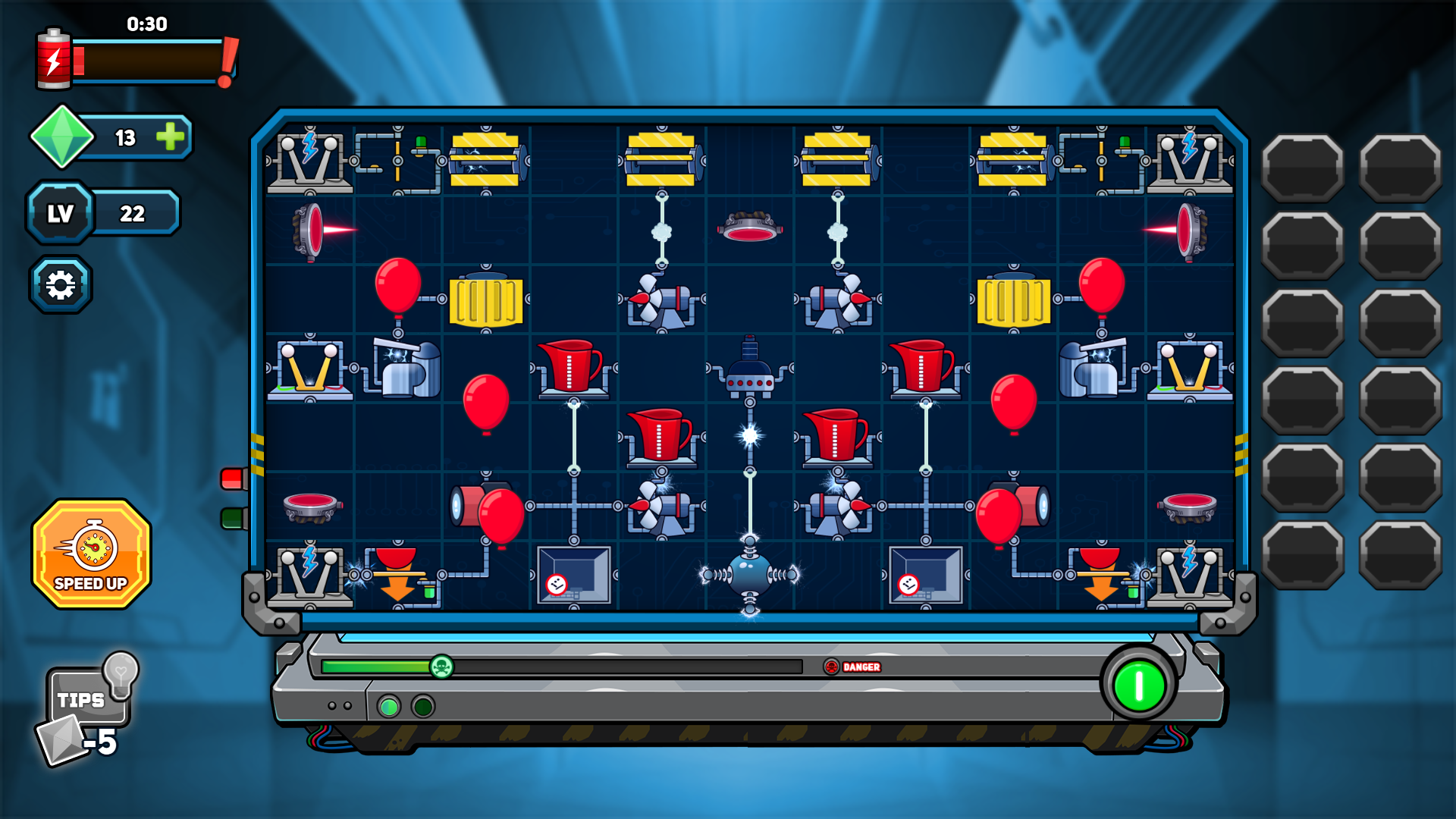Image resolution: width=1456 pixels, height=819 pixels.
Task: Toggle a green lamp on the bottom console
Action: [x=391, y=707]
